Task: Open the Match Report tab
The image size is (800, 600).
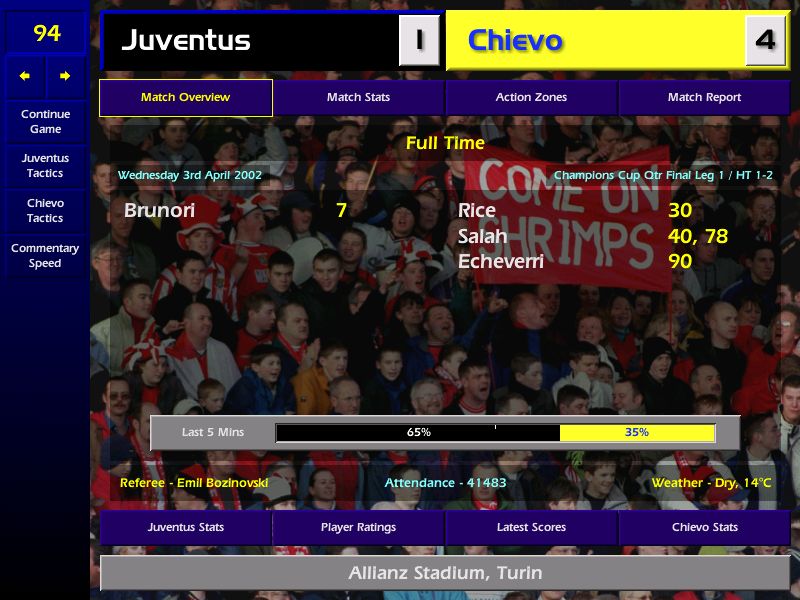Action: (704, 97)
